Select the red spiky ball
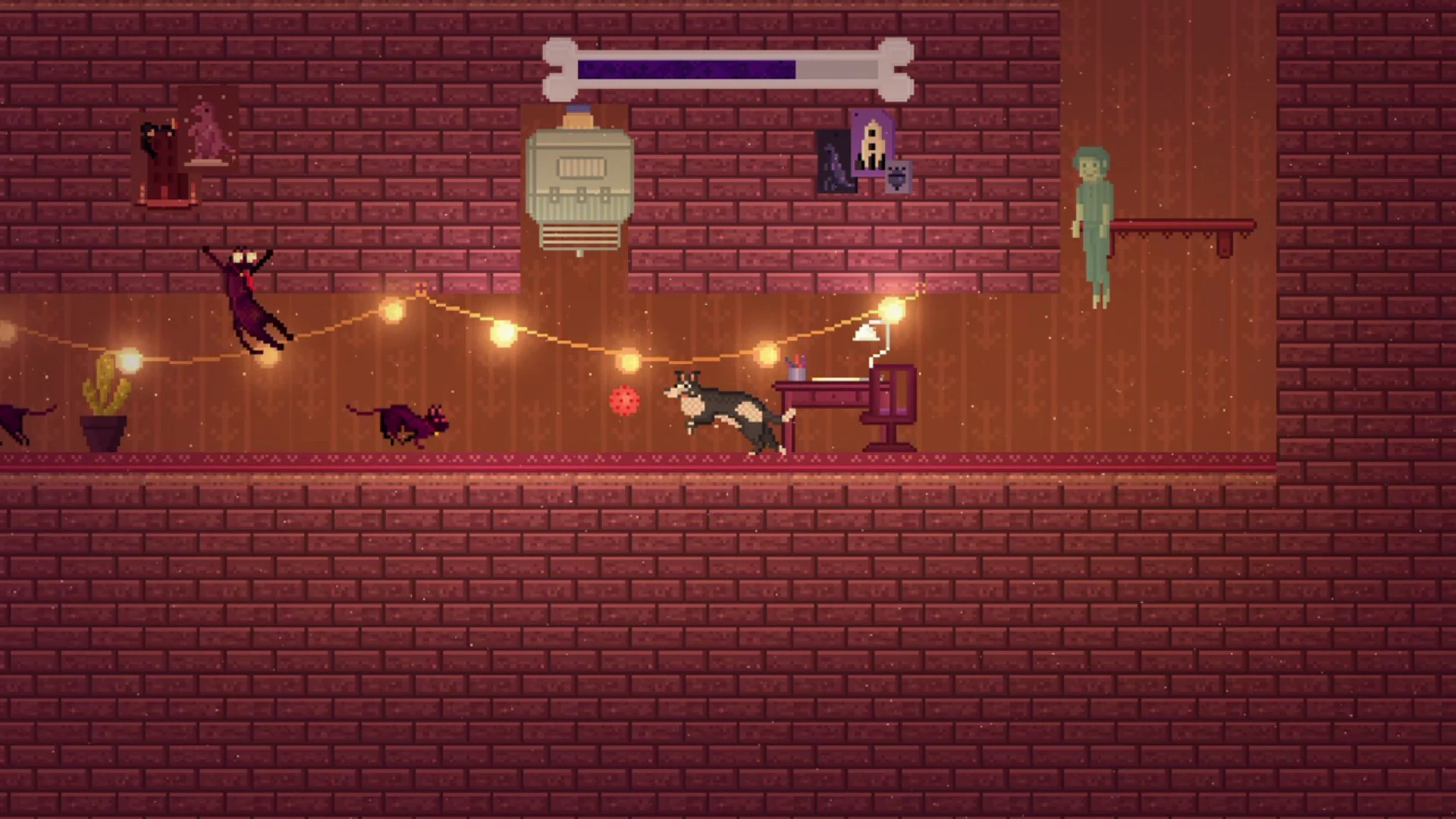 click(623, 400)
